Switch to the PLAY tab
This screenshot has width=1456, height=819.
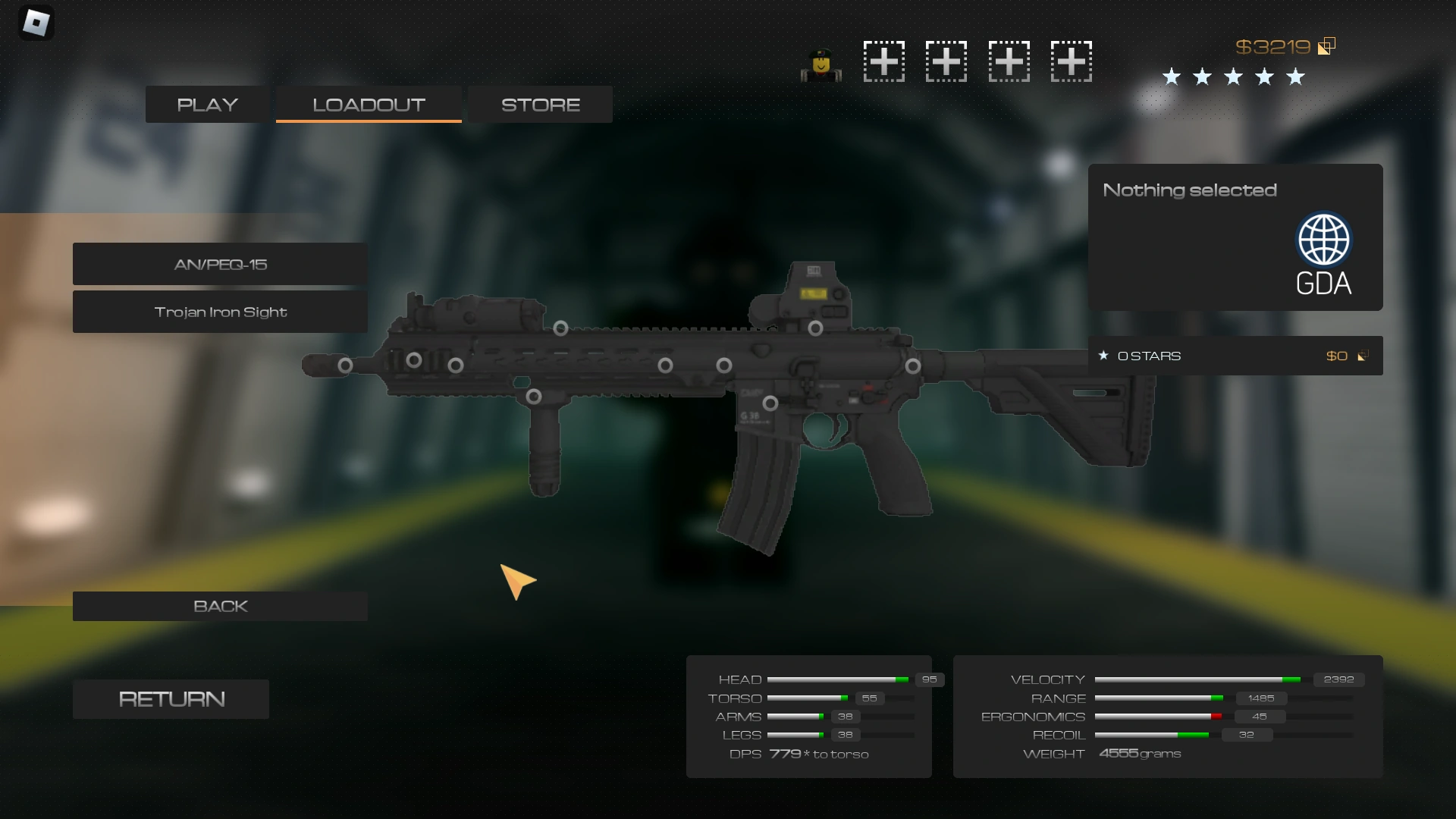pos(206,104)
